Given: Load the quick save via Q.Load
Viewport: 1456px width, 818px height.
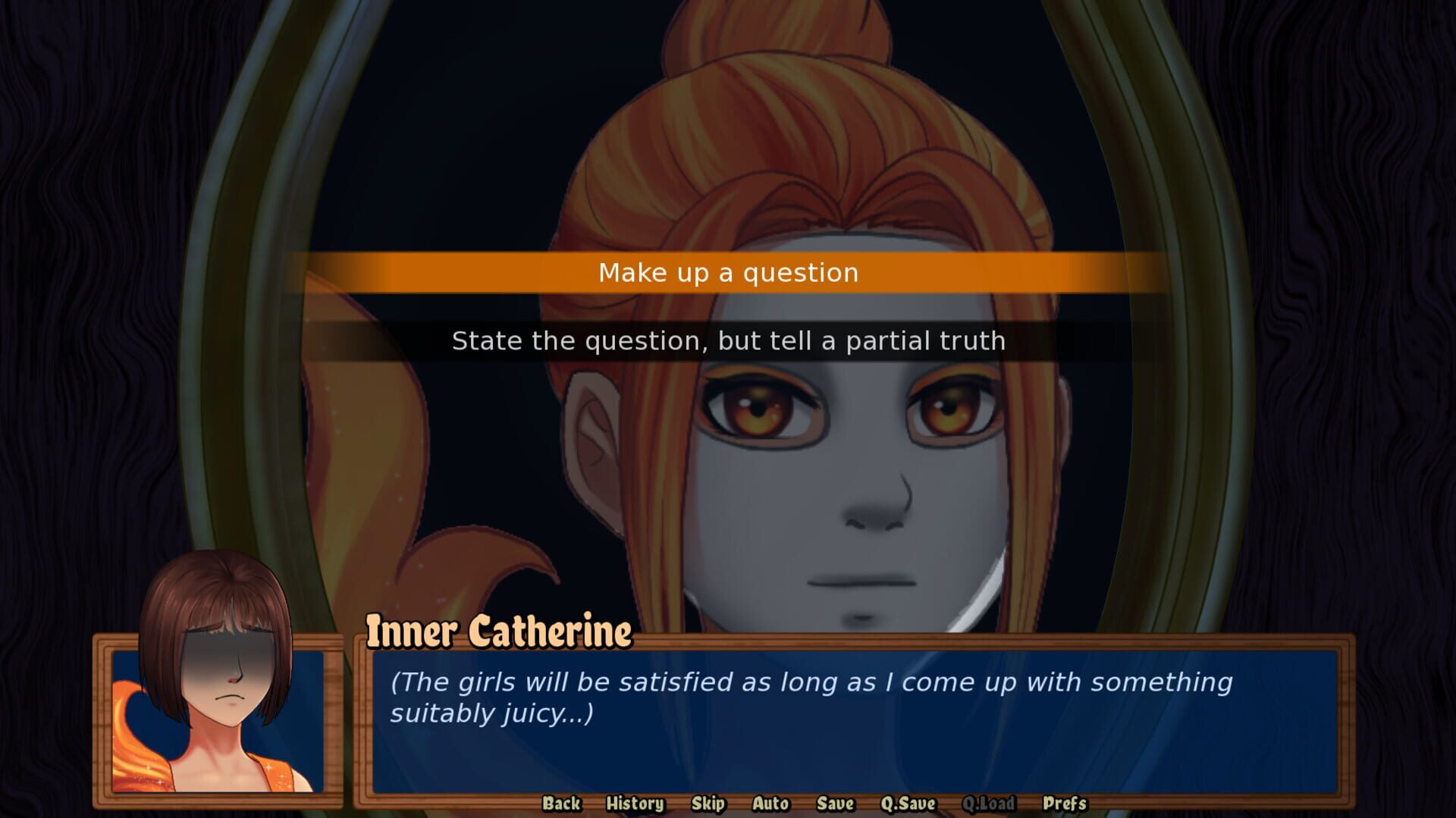Looking at the screenshot, I should click(x=990, y=804).
